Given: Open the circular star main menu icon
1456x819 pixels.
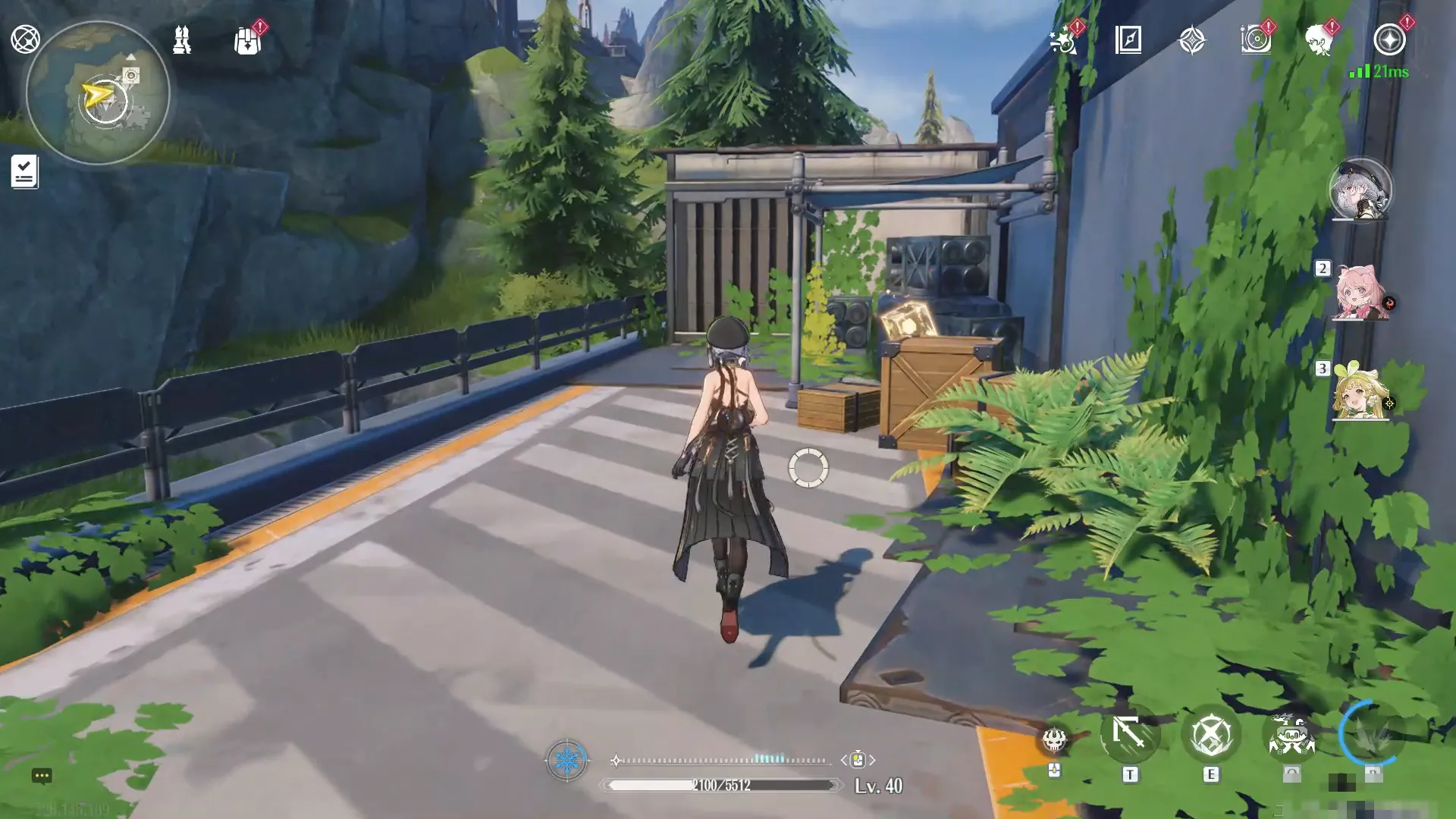Looking at the screenshot, I should coord(1389,39).
